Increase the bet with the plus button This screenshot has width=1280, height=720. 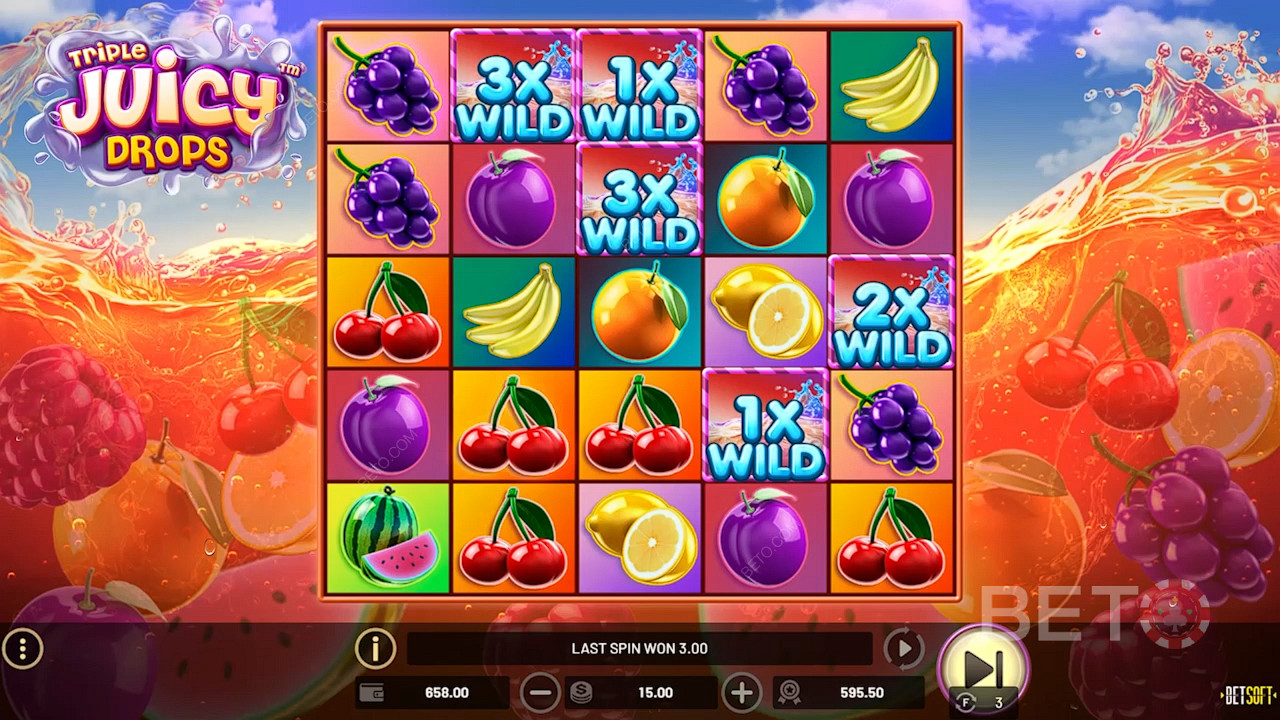click(741, 692)
